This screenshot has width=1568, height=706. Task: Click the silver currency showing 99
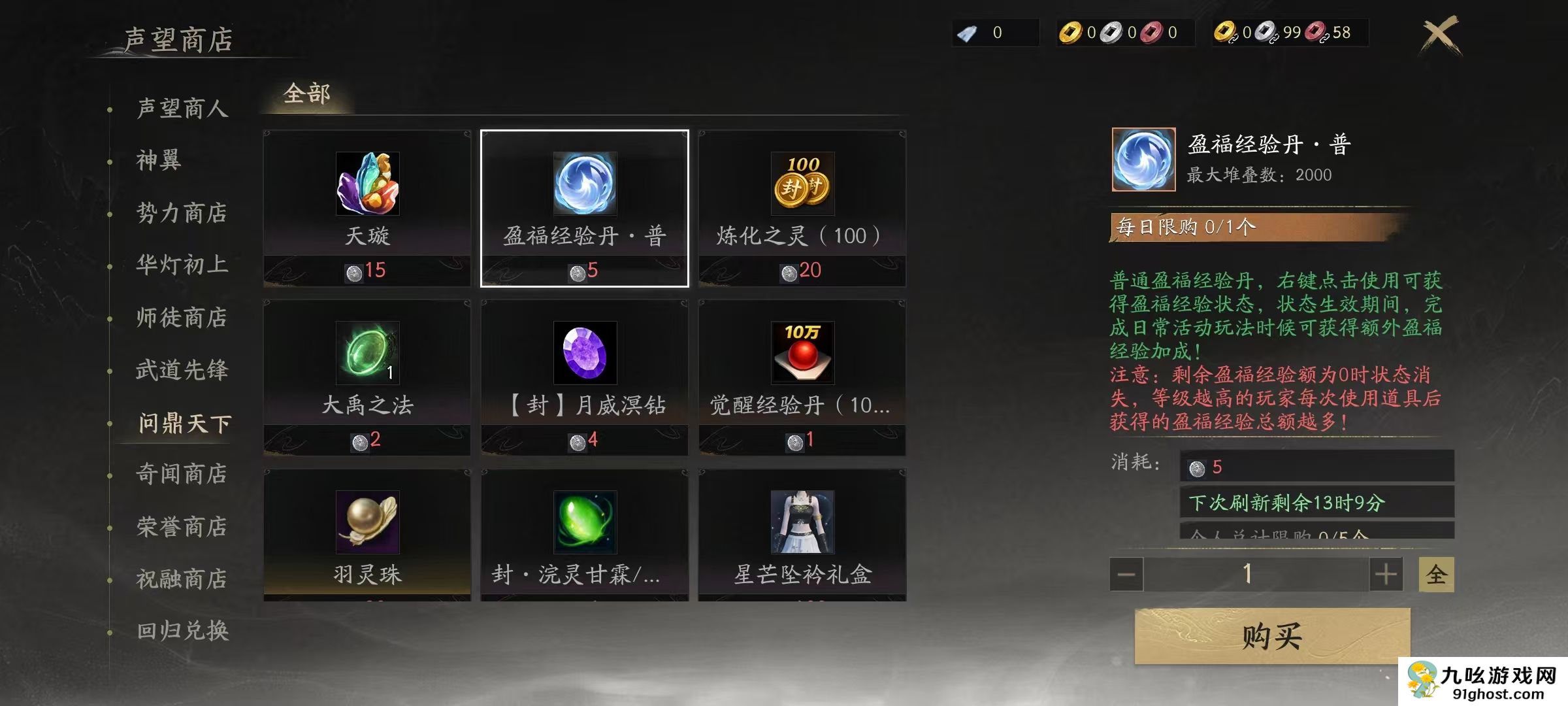point(1264,33)
